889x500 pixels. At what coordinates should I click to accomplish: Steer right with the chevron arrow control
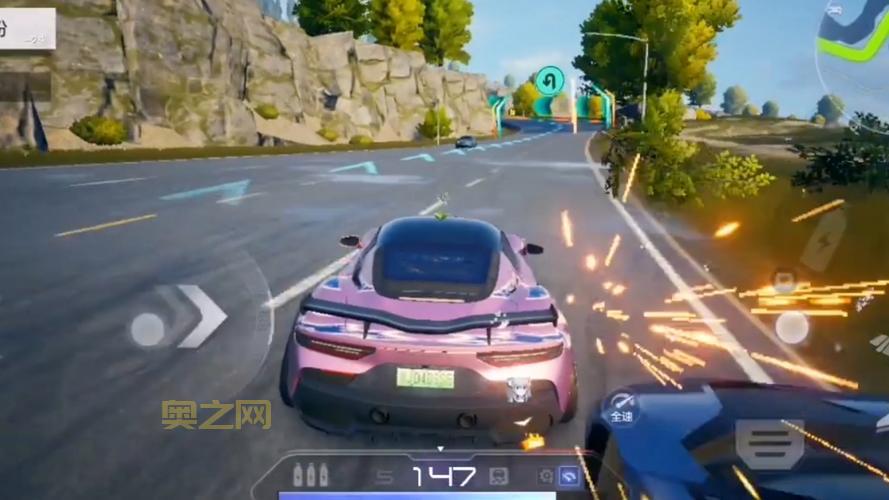tap(205, 316)
